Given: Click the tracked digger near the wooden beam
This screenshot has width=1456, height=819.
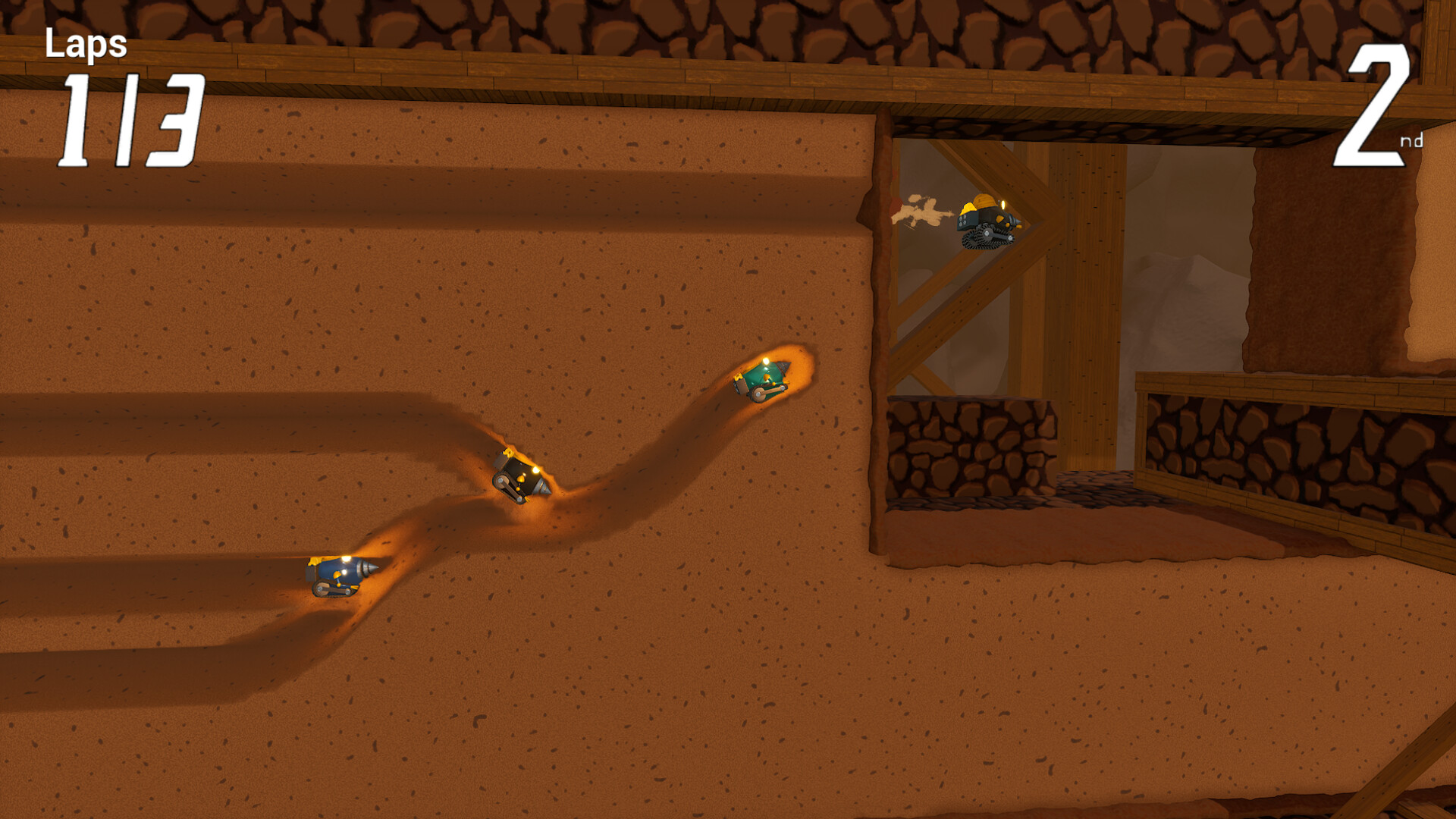Looking at the screenshot, I should (986, 220).
